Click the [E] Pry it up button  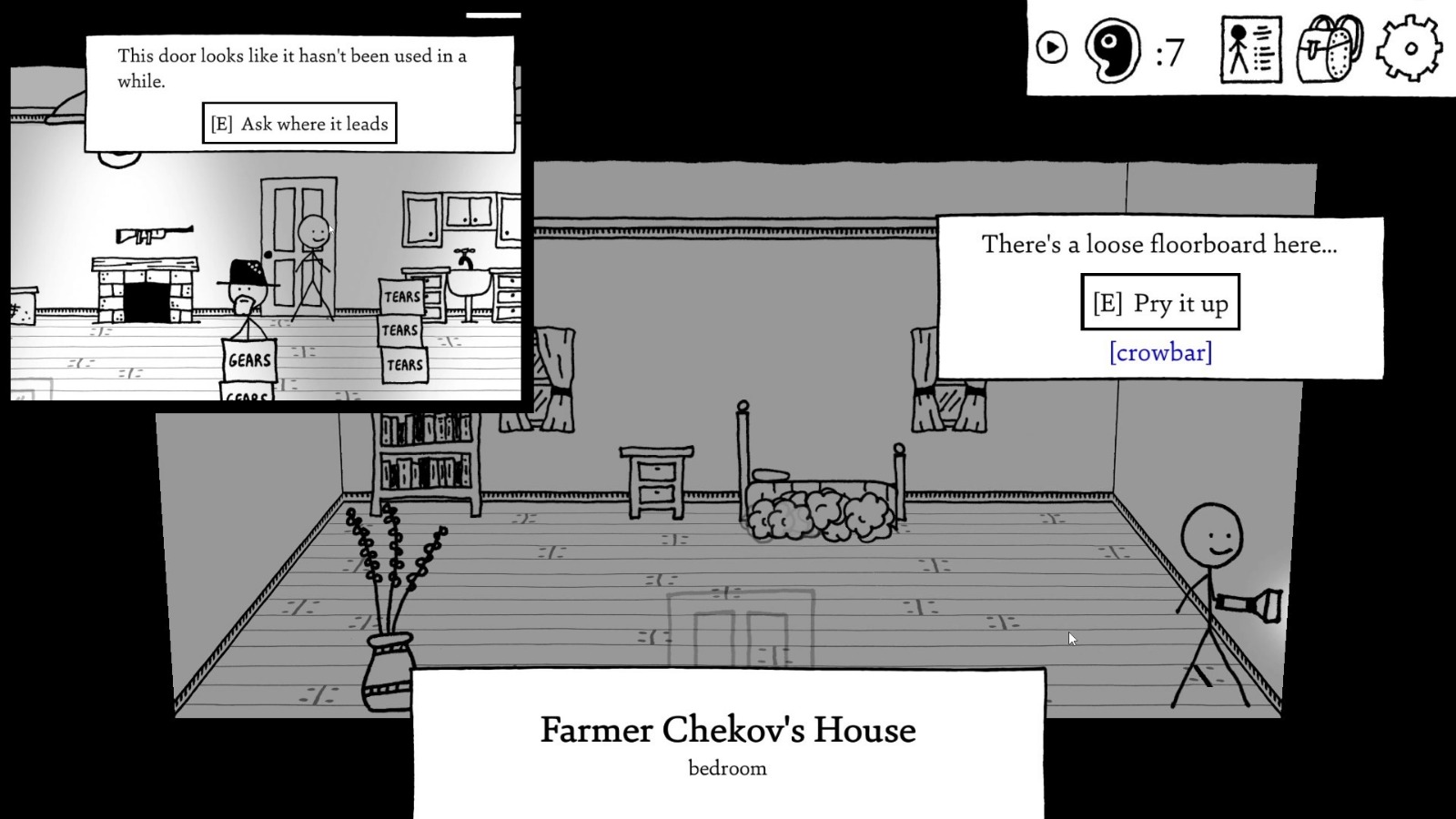[1160, 303]
